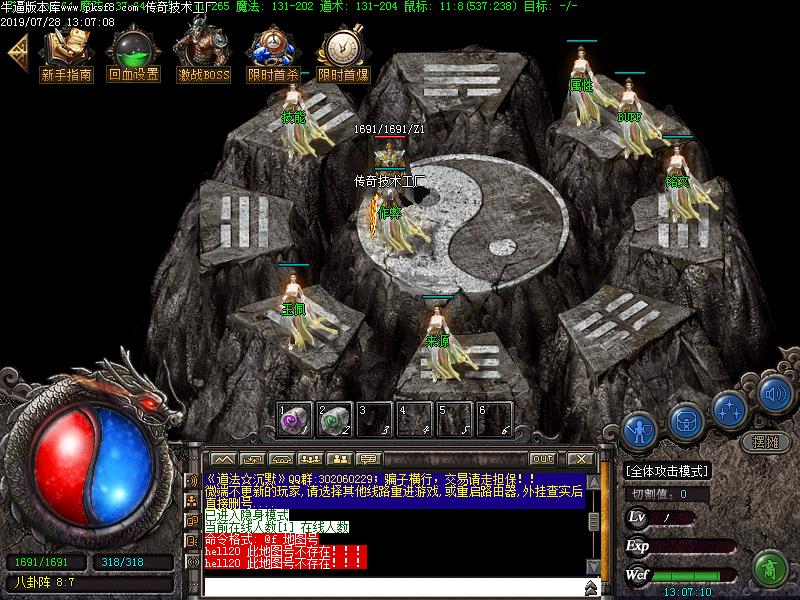Viewport: 800px width, 600px height.
Task: Click the 'out' button above chat
Action: pos(542,459)
